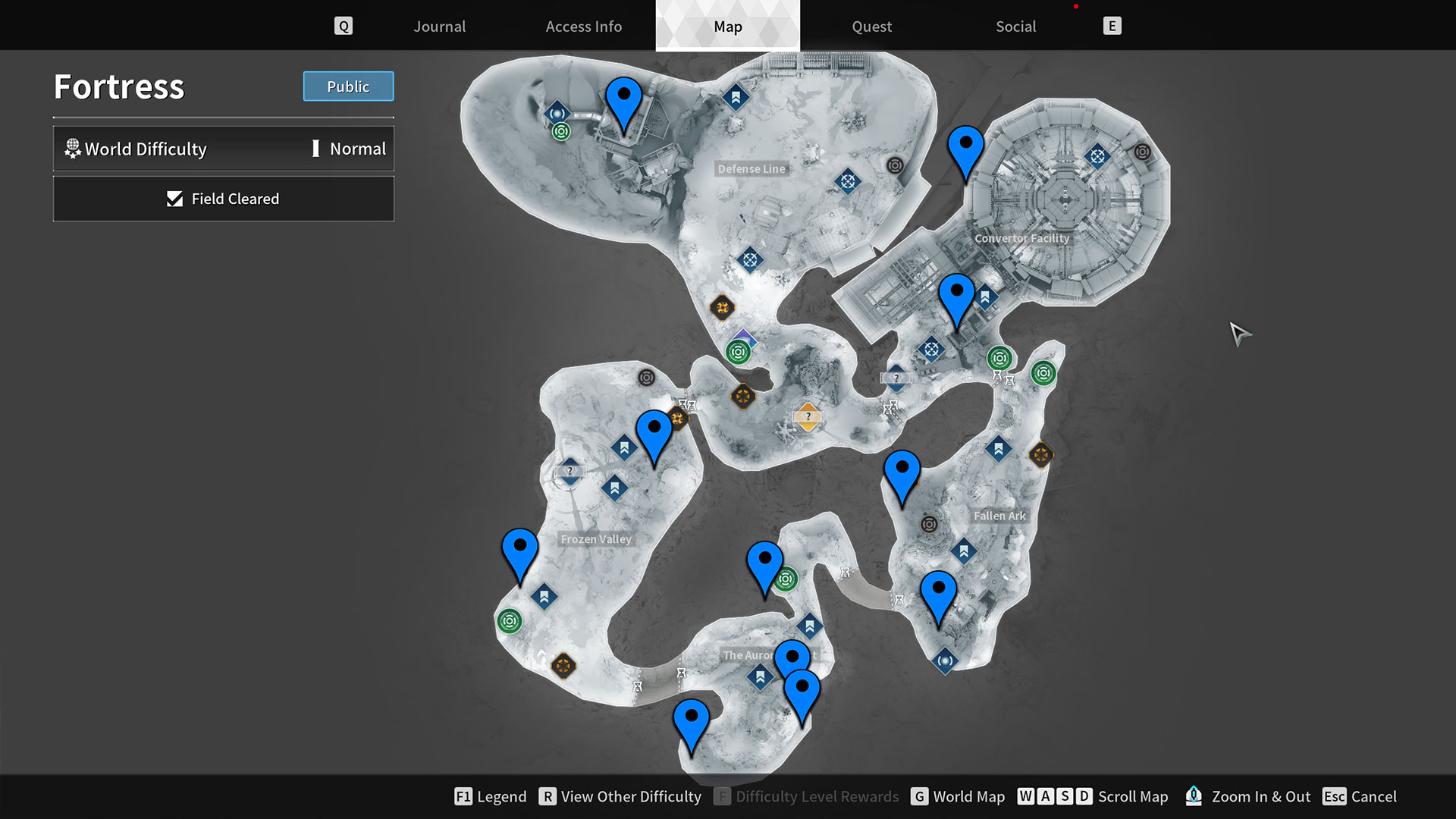Open the Social tab

coord(1015,27)
